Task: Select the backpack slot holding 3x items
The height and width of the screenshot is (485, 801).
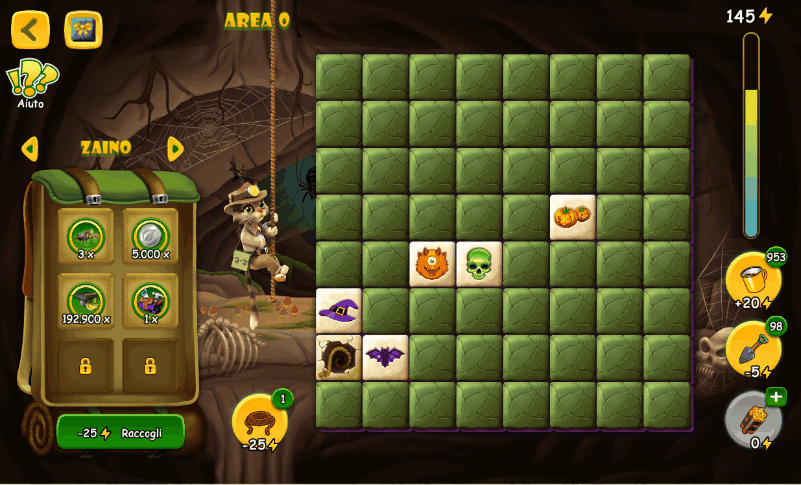Action: tap(86, 237)
